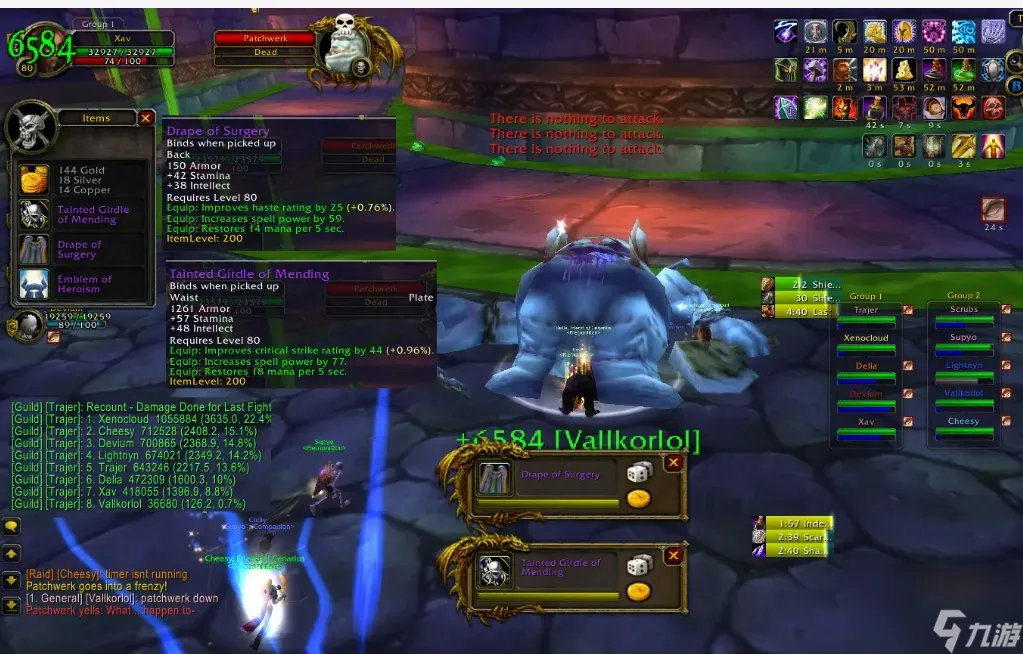Loot the gold coins stack
1023x654 pixels.
click(35, 180)
